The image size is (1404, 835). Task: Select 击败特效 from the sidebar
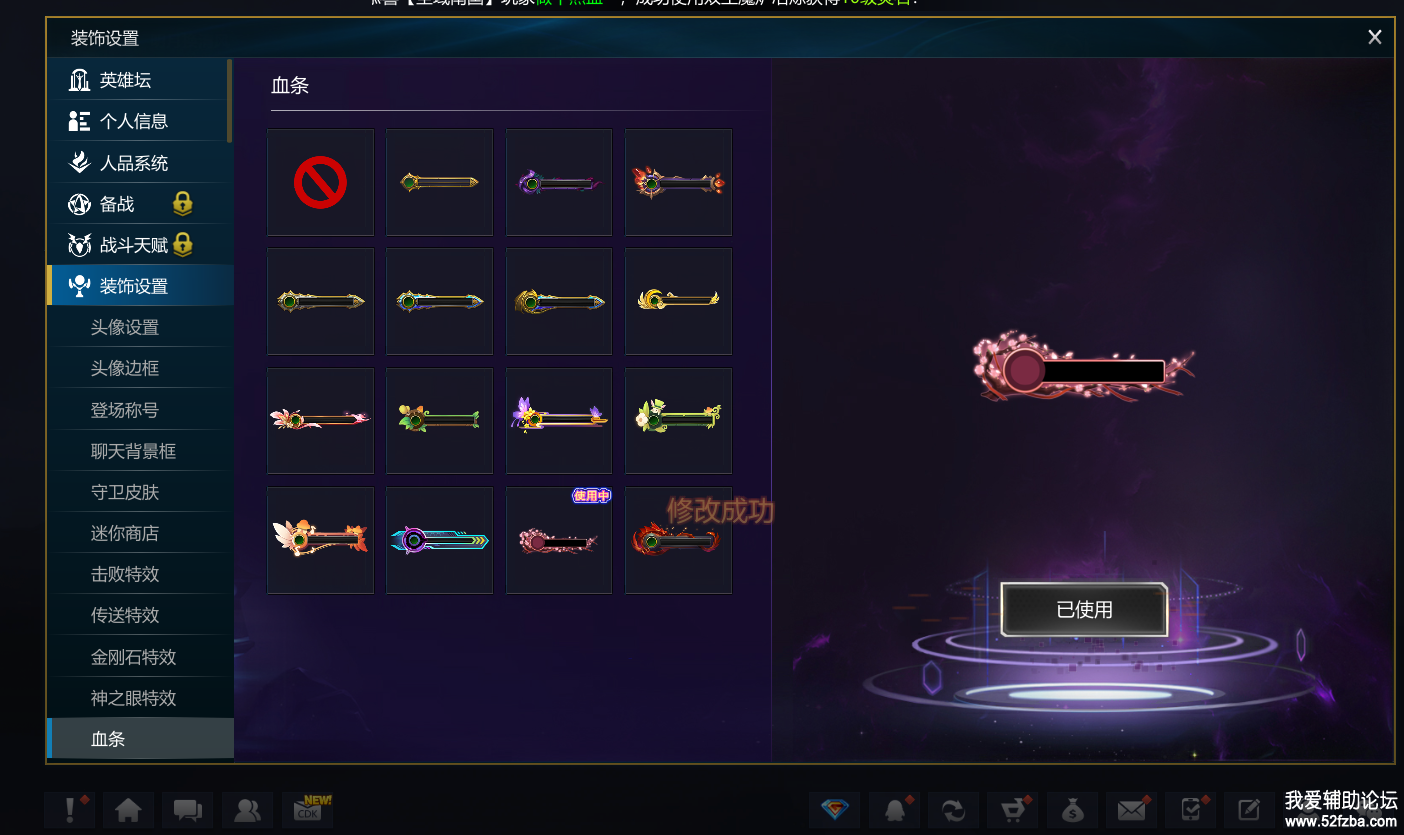click(125, 574)
